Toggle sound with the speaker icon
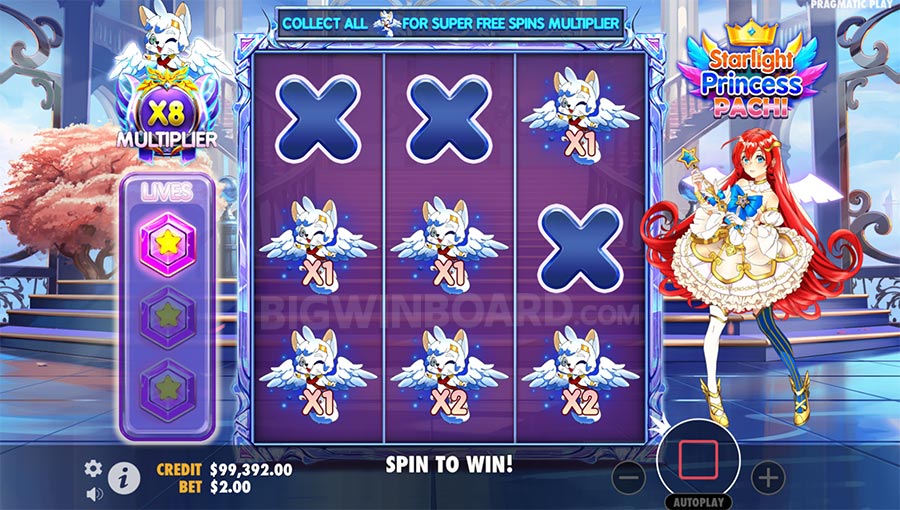Screen dimensions: 900x510 point(94,493)
